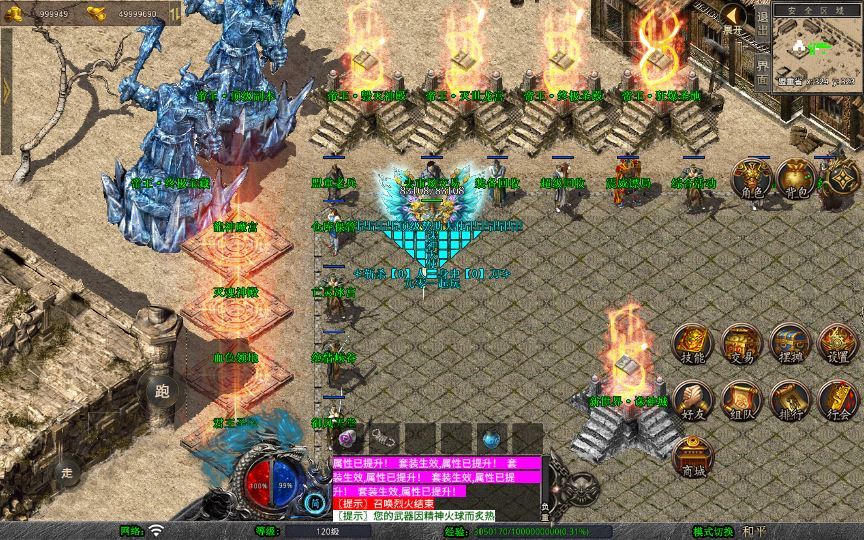Click the 展开 expand arrow button
Viewport: 864px width, 540px height.
click(734, 16)
